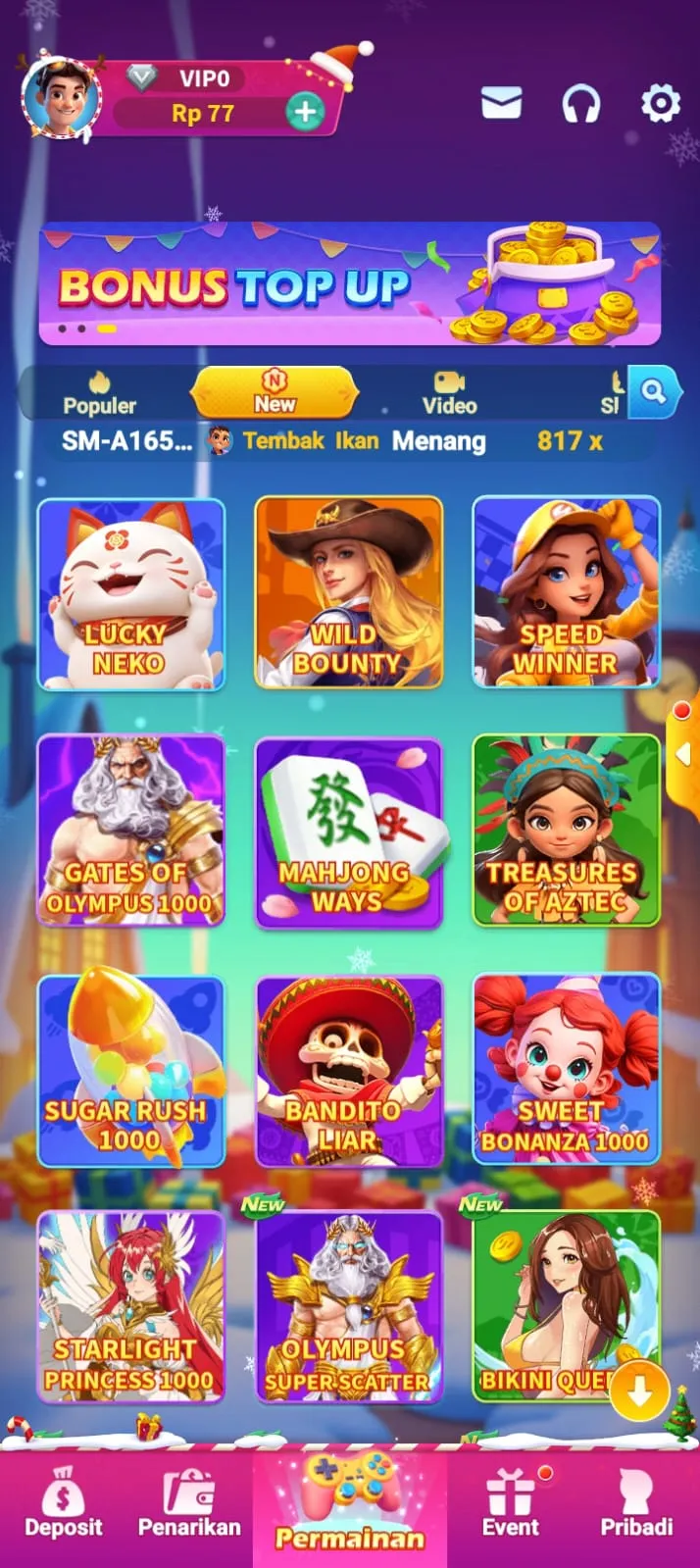Open the Penarikan withdrawal page

click(189, 1504)
